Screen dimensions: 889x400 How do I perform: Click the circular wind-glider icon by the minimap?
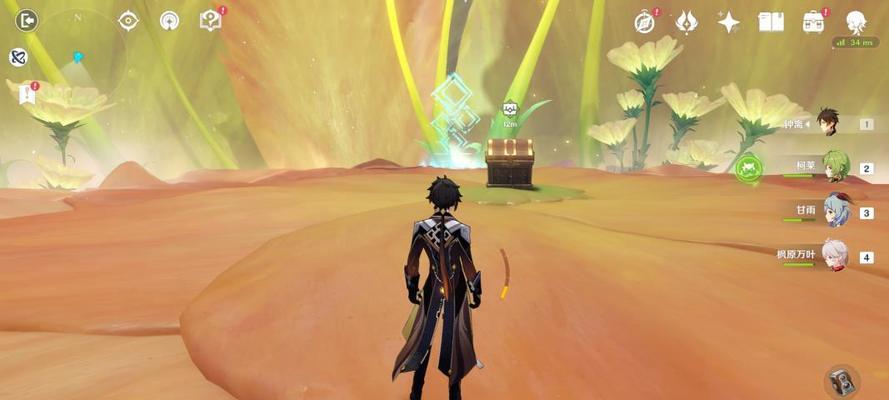click(169, 20)
